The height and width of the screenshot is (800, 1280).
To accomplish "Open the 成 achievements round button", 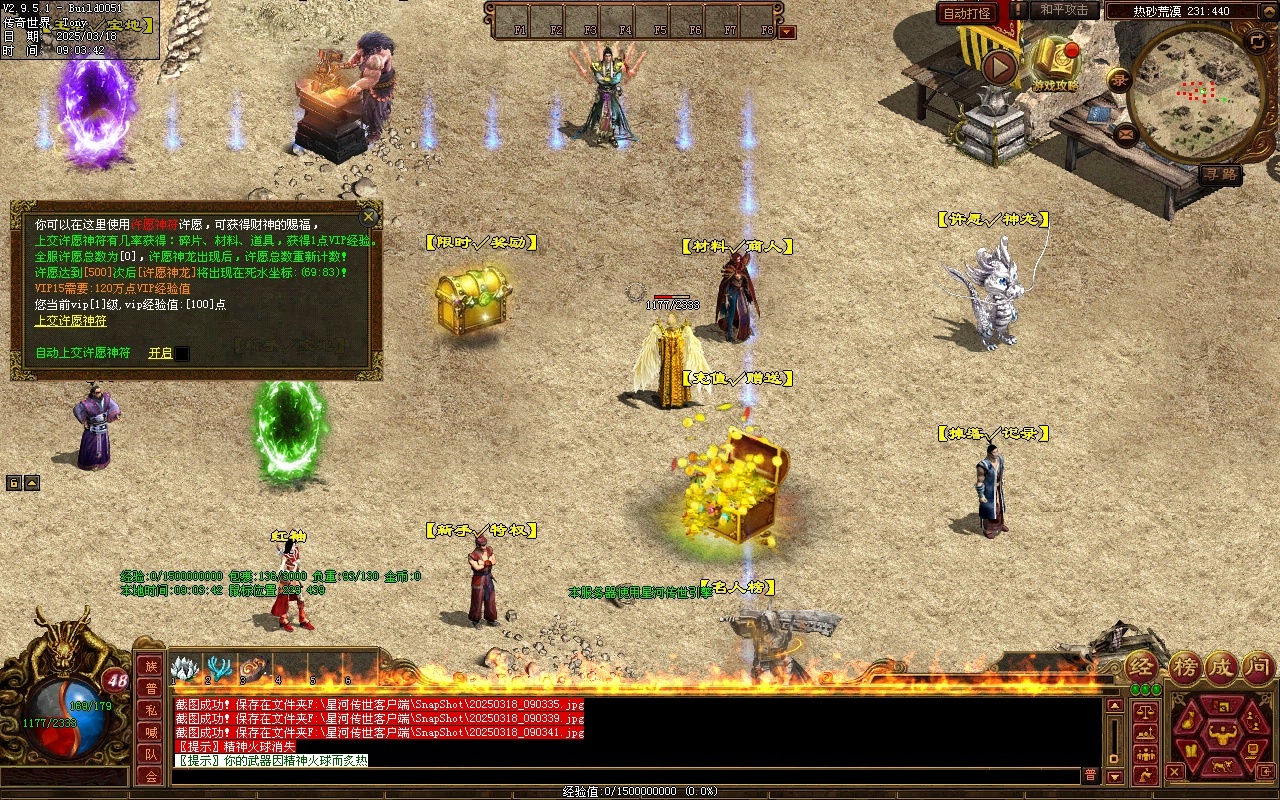I will 1221,666.
